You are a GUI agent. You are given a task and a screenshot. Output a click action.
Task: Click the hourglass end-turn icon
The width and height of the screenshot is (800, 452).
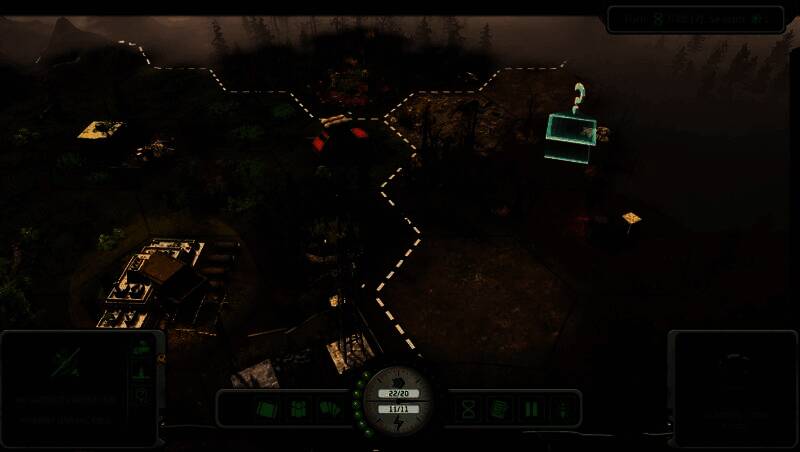coord(467,408)
